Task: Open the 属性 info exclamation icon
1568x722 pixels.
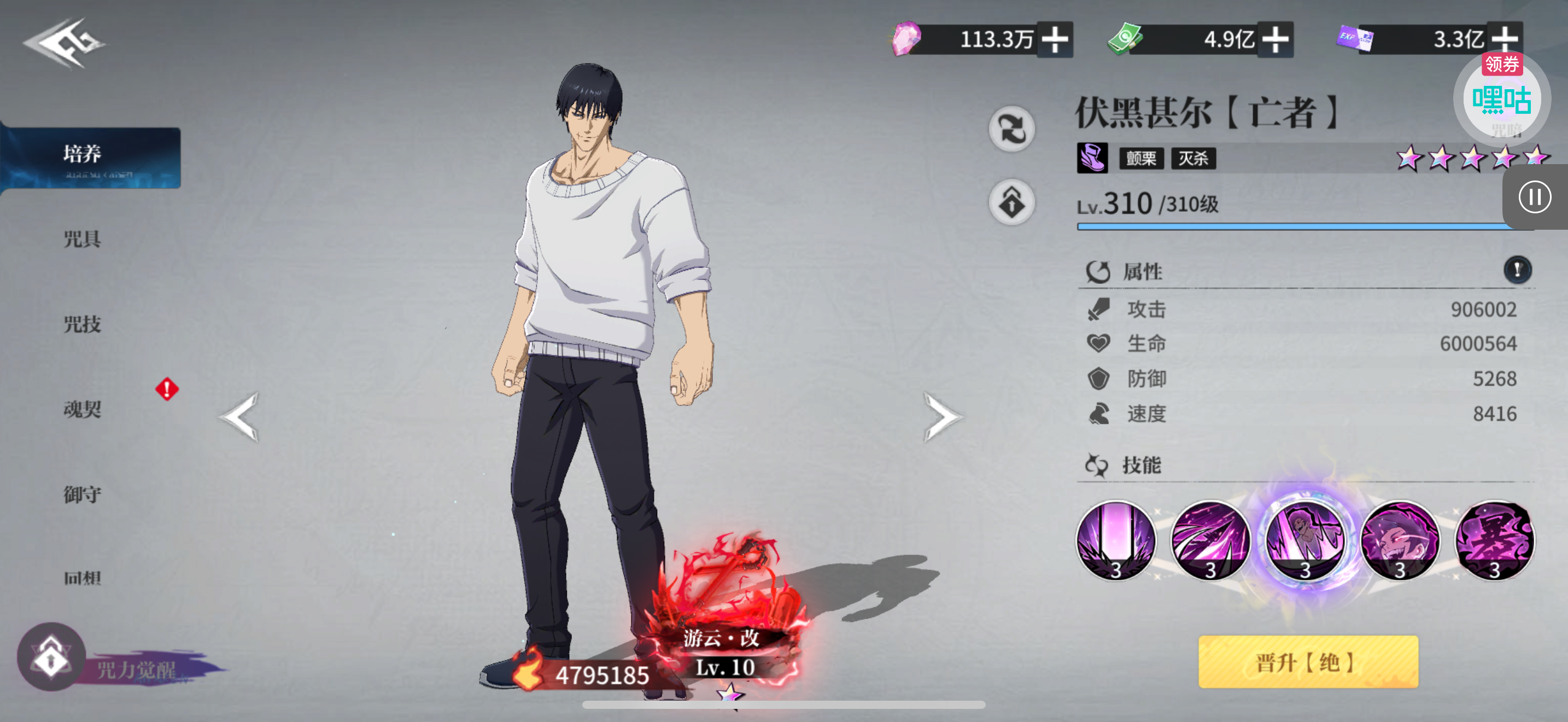Action: (x=1517, y=269)
